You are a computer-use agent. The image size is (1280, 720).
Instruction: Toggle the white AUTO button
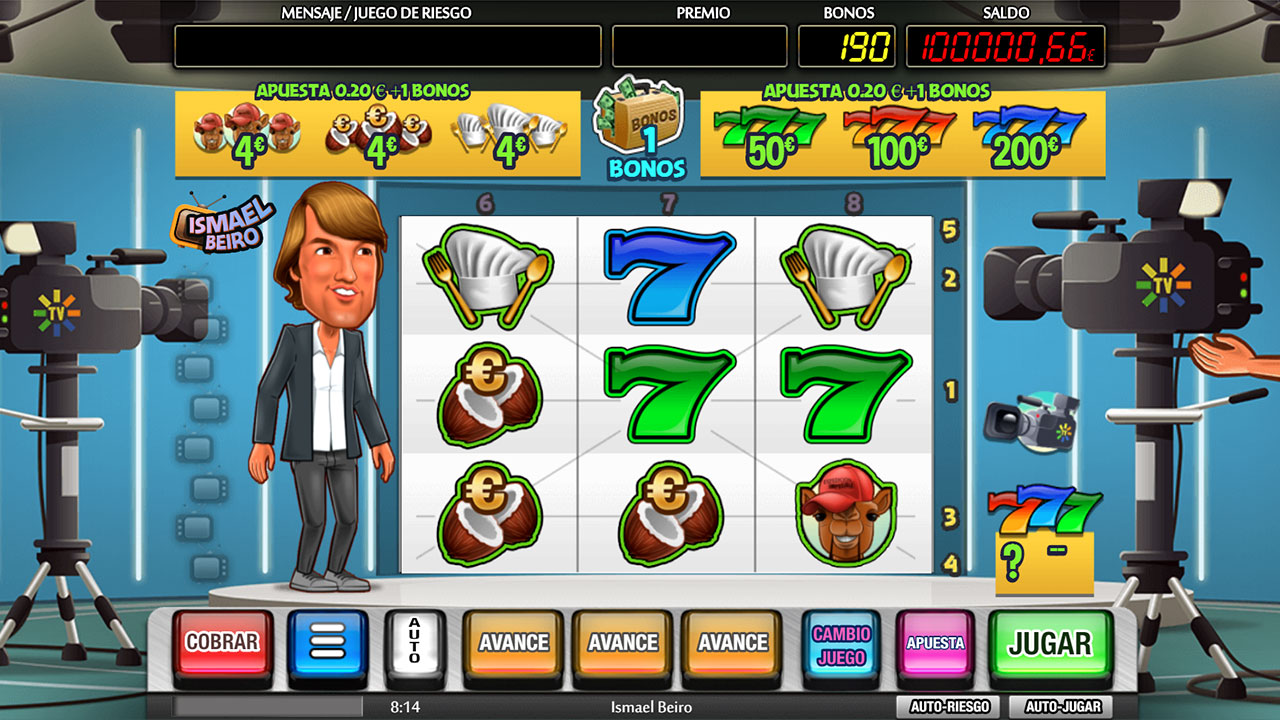[414, 641]
